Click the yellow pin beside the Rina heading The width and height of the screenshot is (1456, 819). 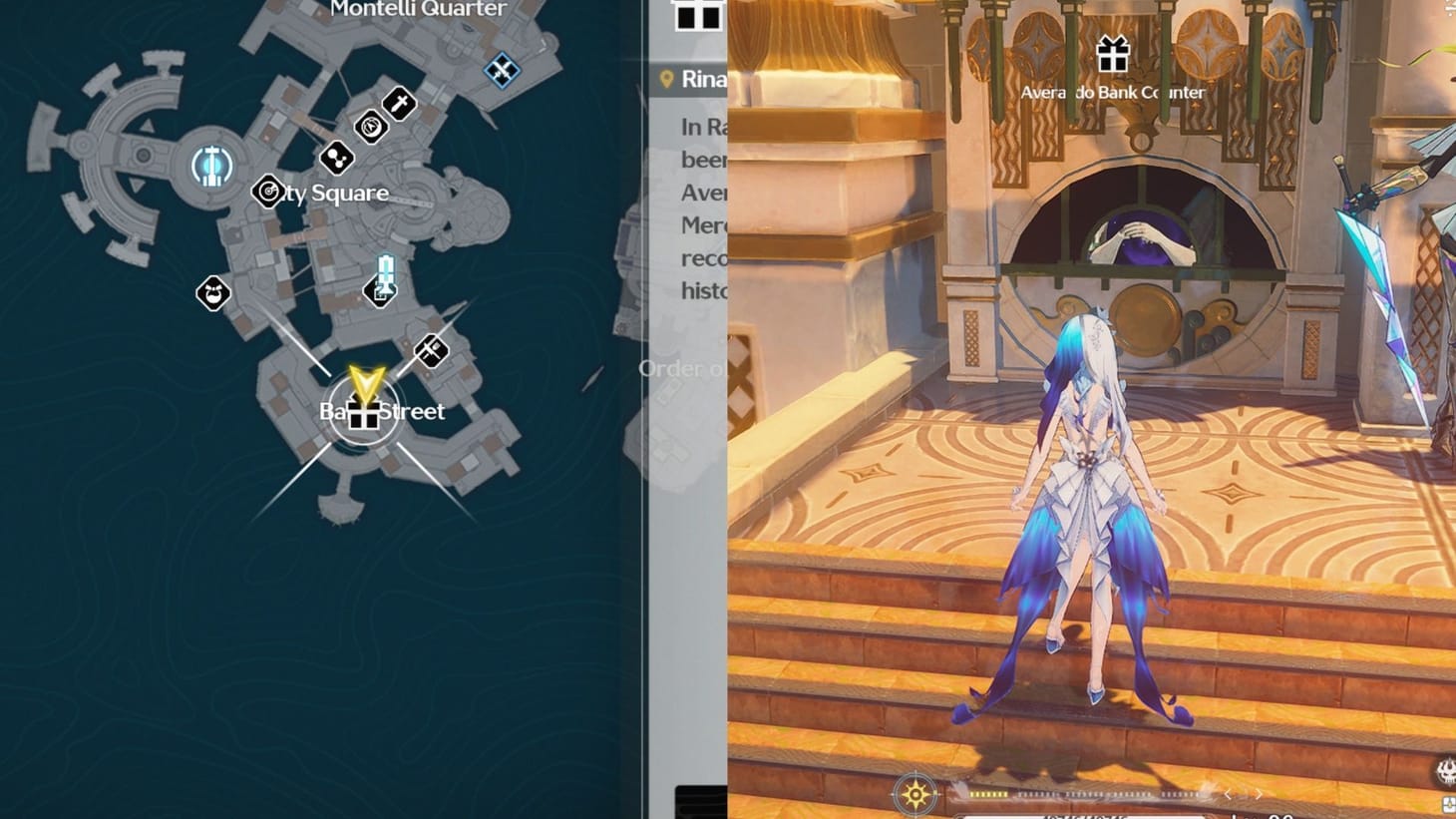tap(668, 80)
